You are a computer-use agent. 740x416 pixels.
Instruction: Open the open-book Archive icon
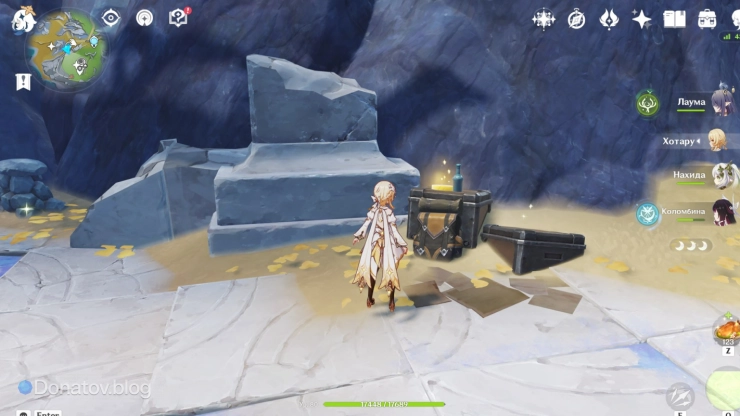(x=675, y=19)
